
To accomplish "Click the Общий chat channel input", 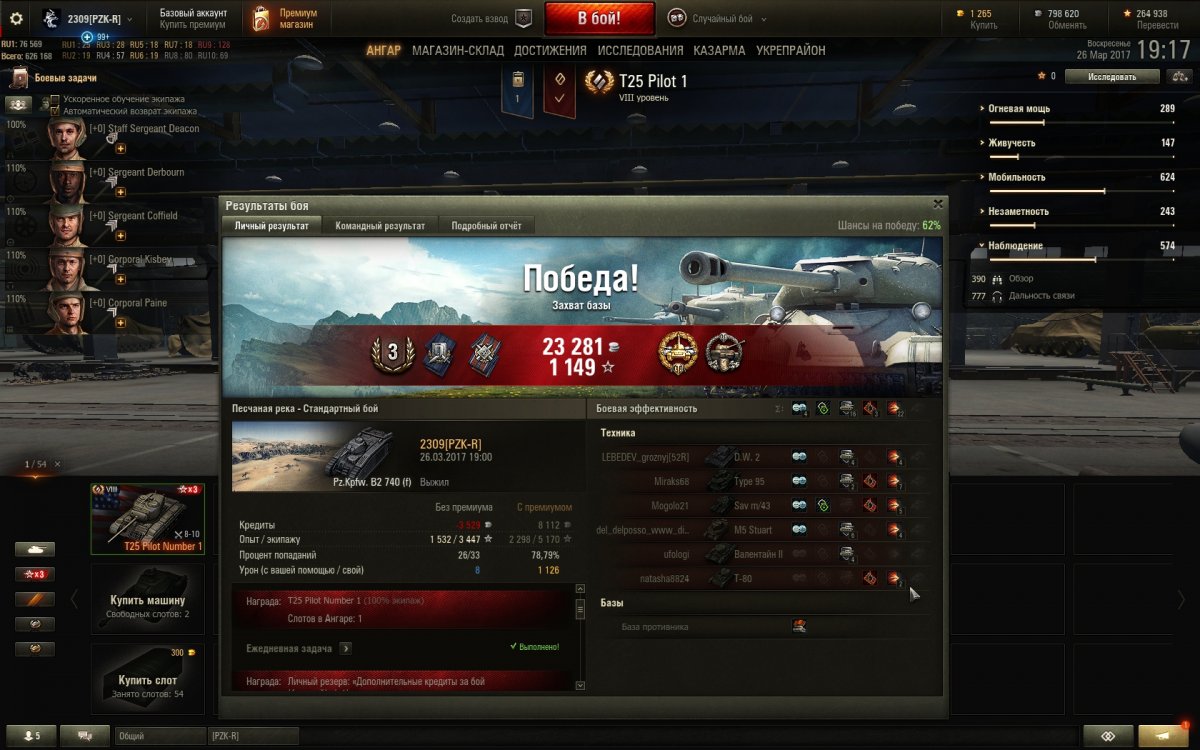I will click(x=160, y=736).
